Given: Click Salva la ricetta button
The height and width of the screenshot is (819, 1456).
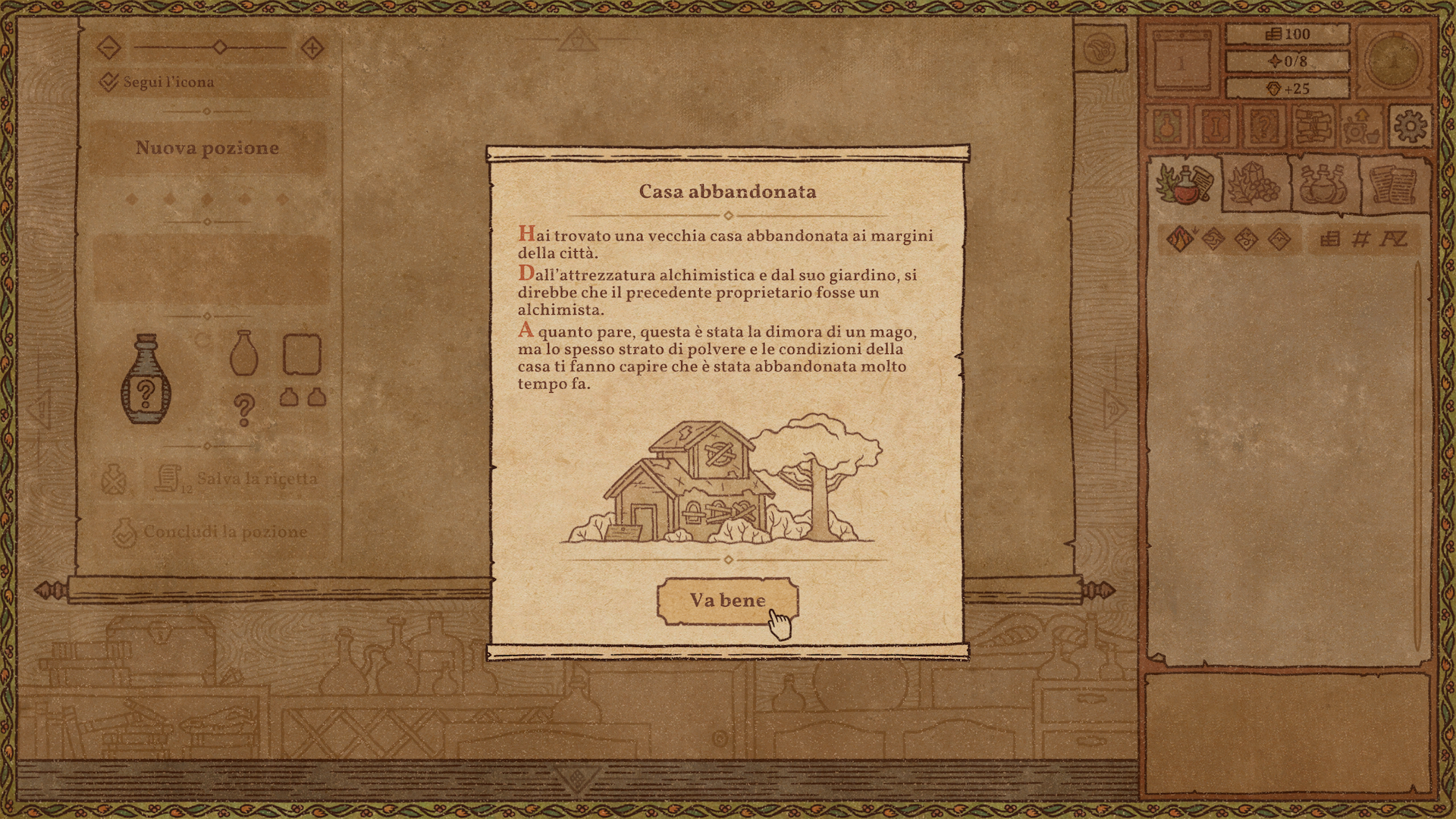Looking at the screenshot, I should click(x=237, y=479).
